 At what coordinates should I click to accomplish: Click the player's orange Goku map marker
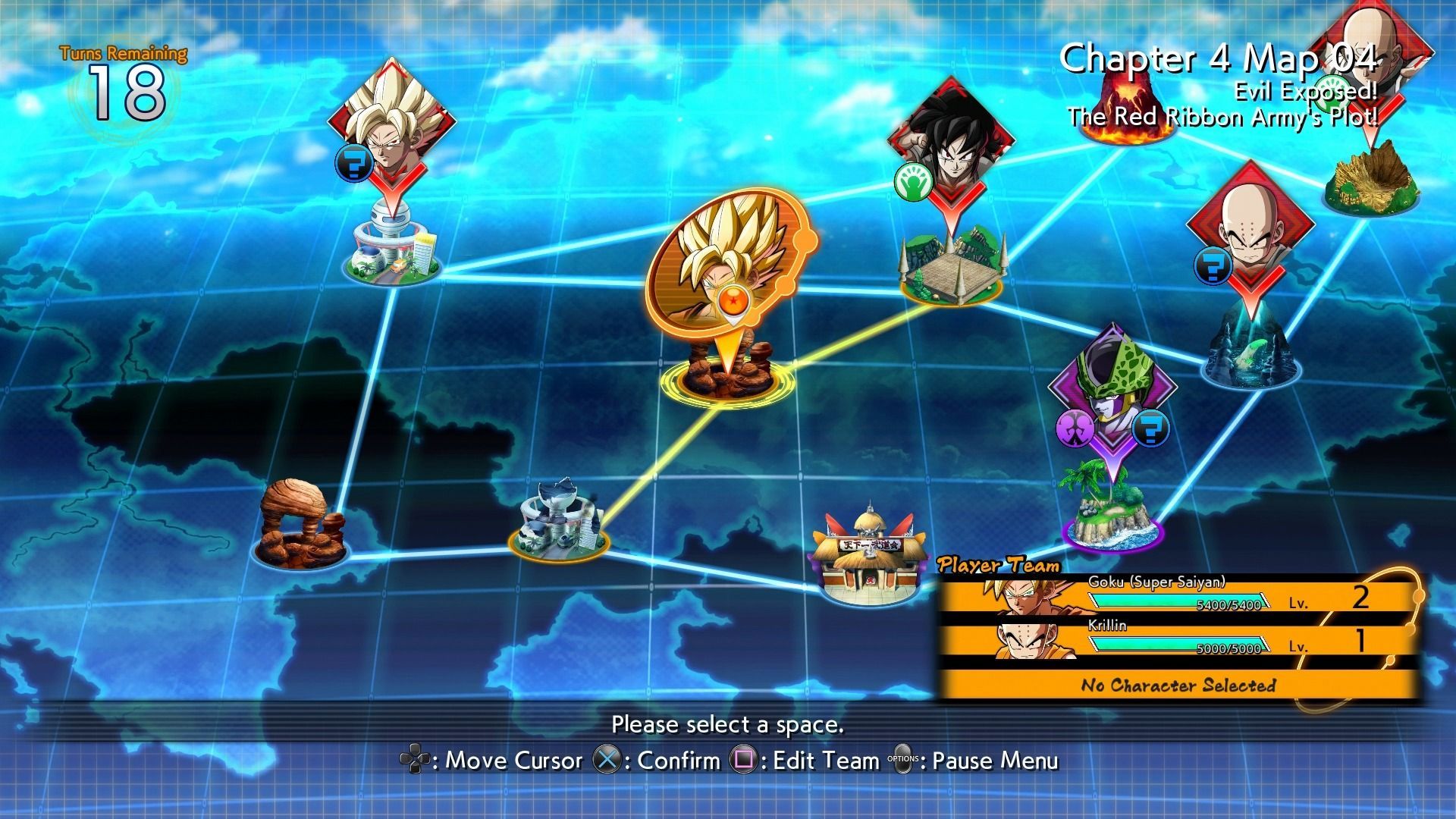click(x=726, y=273)
